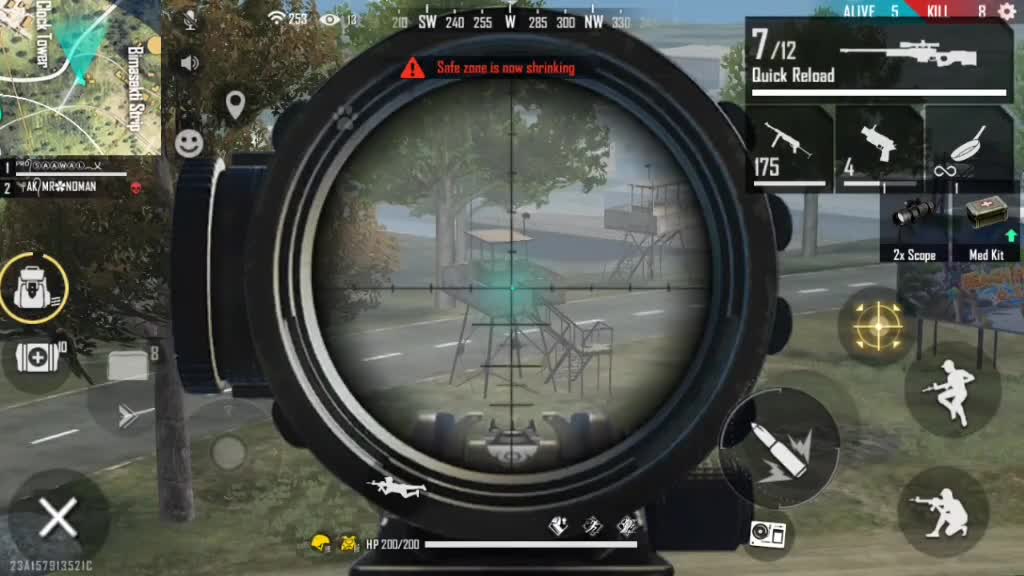Select the sniper rifle weapon slot
1024x576 pixels.
coord(880,58)
